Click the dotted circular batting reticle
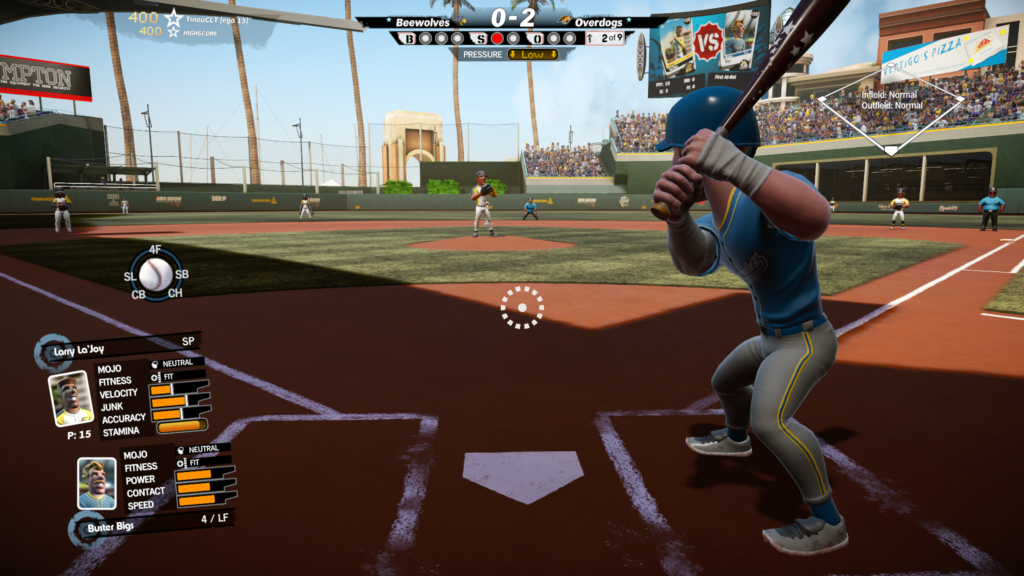 tap(522, 307)
